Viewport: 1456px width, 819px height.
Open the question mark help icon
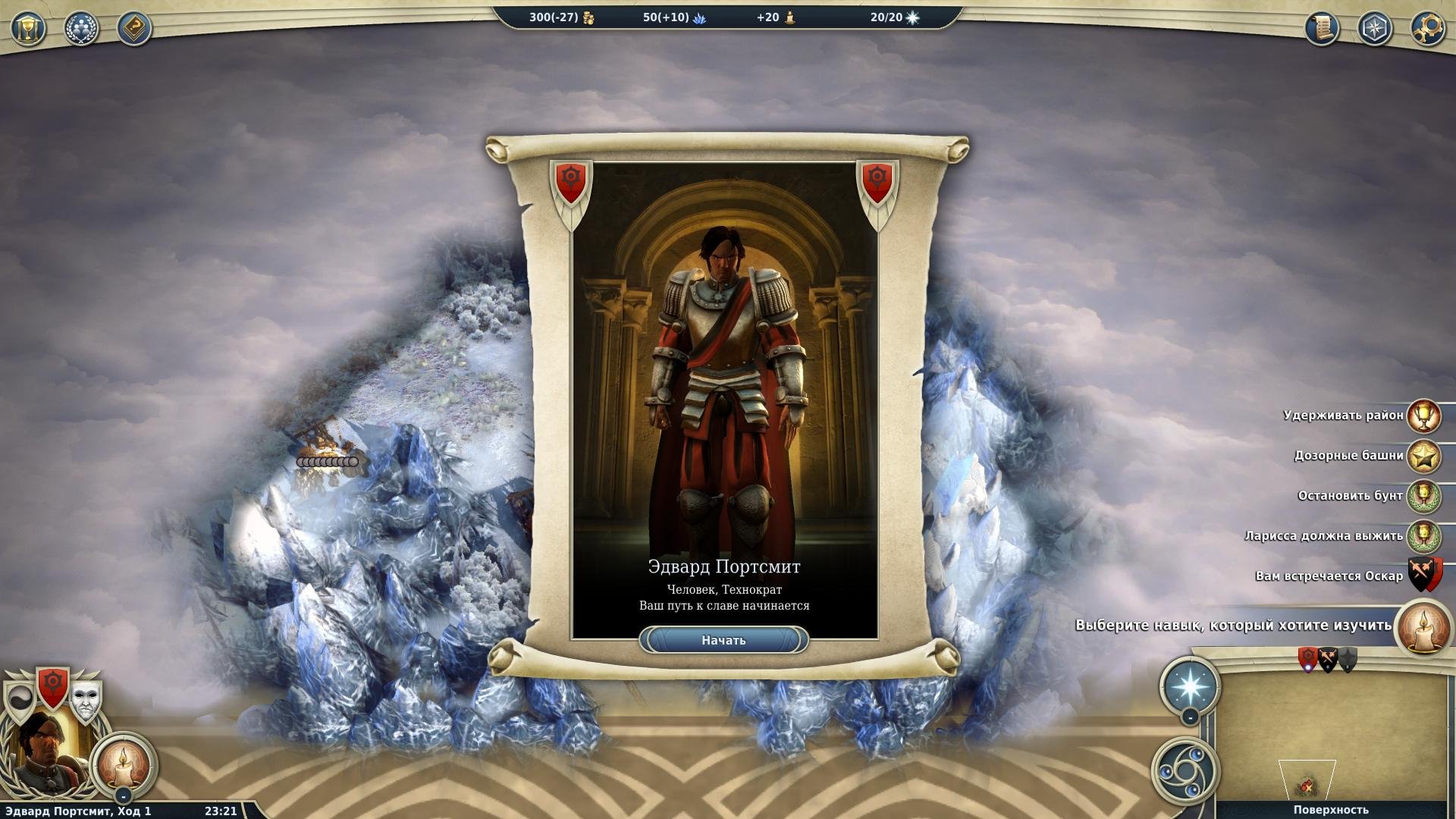tap(134, 29)
